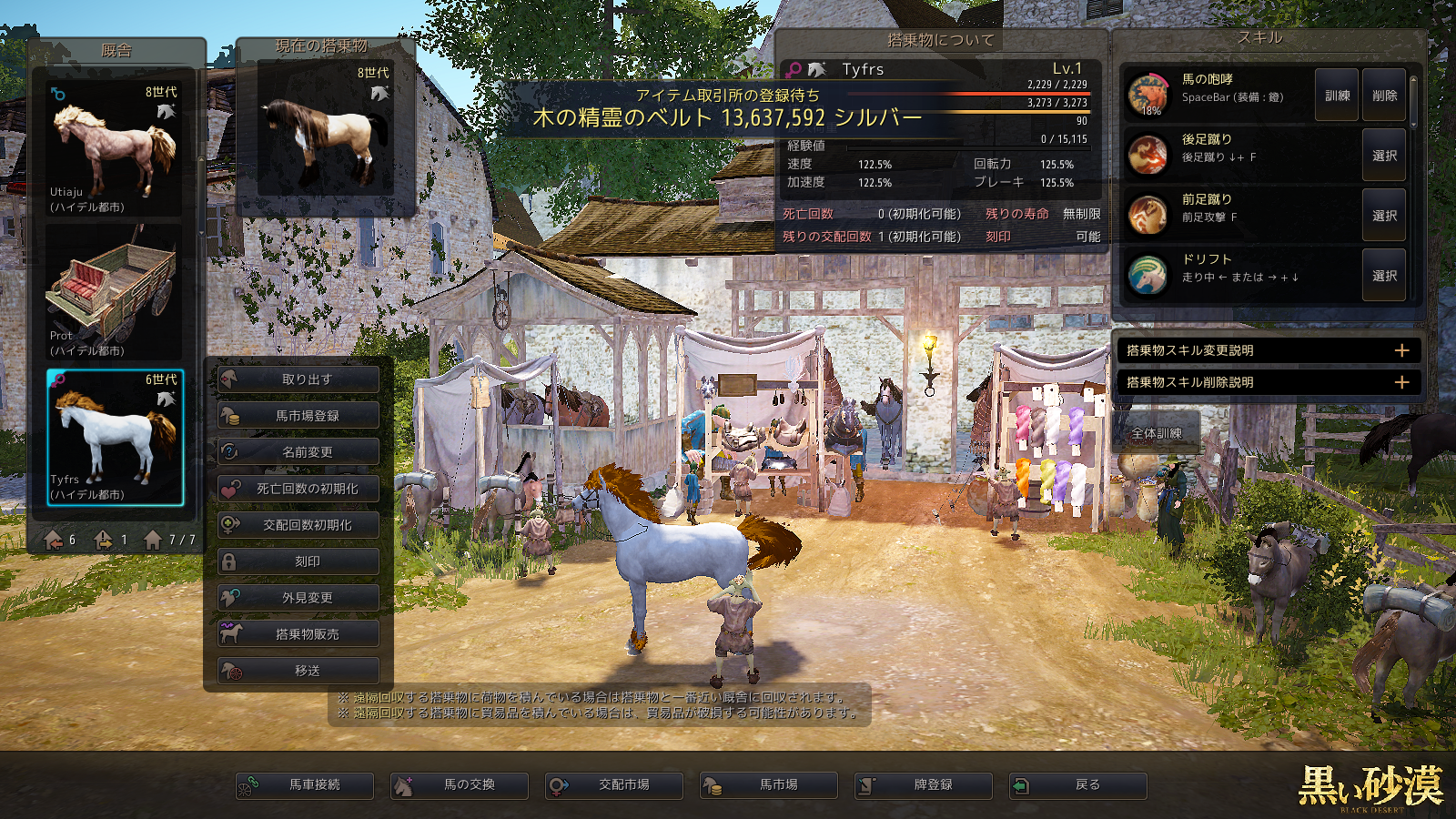Click 訓練 for the 馬の咆哮 skill
Image resolution: width=1456 pixels, height=819 pixels.
tap(1337, 96)
